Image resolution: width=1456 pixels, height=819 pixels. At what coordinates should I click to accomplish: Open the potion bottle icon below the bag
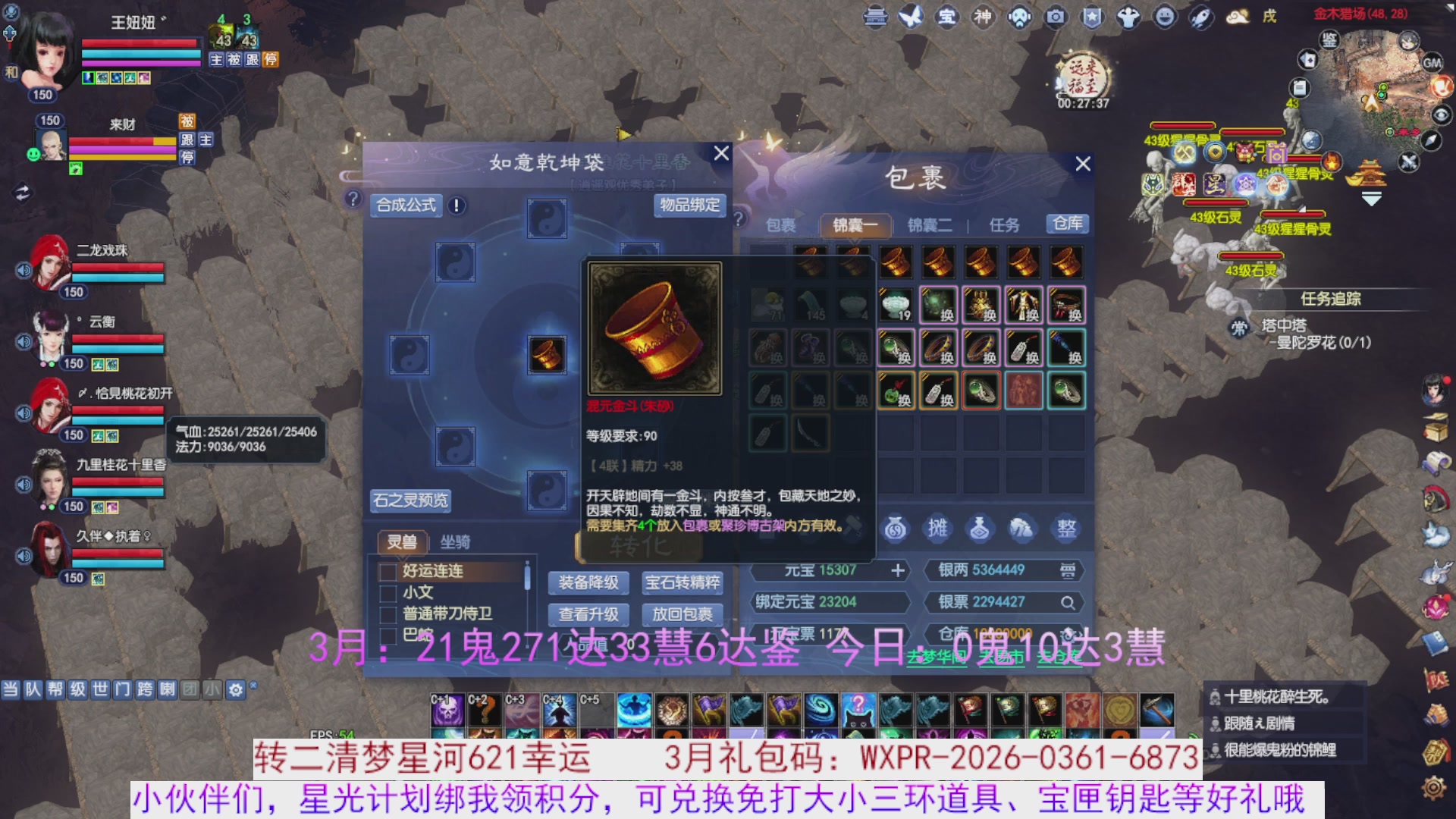click(x=980, y=529)
